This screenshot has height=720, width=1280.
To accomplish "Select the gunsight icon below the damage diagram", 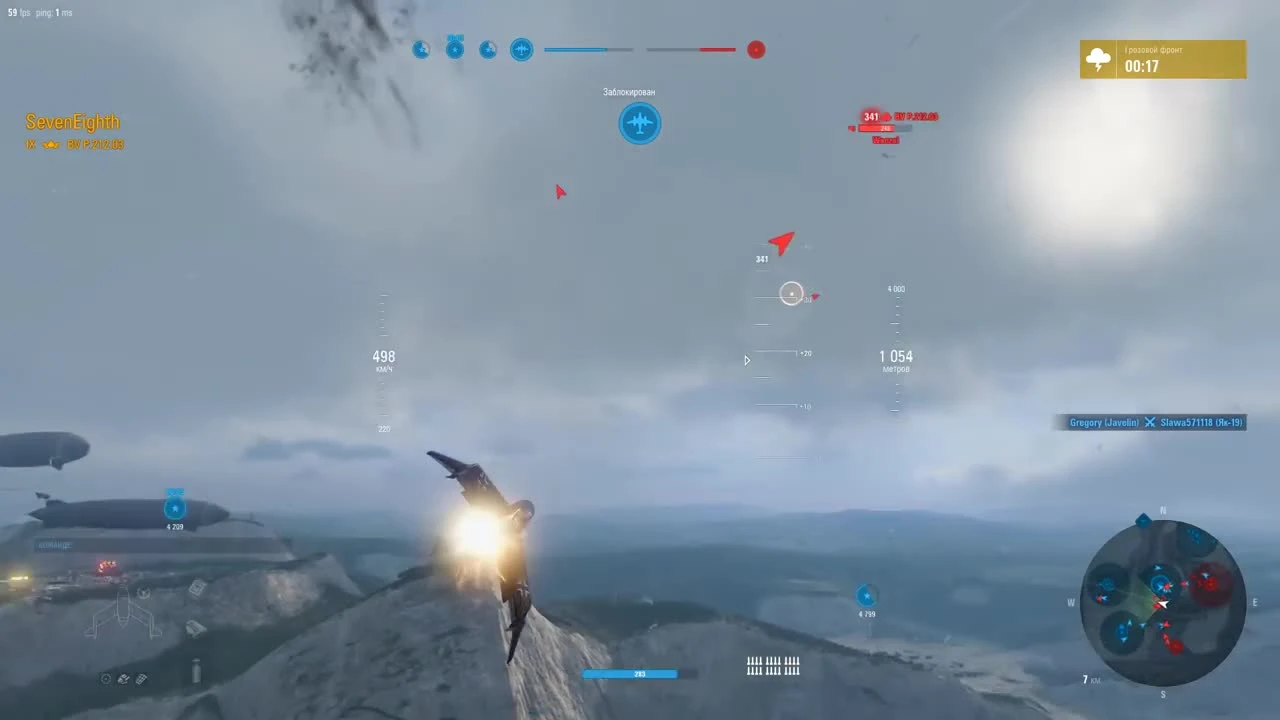I will pos(106,678).
